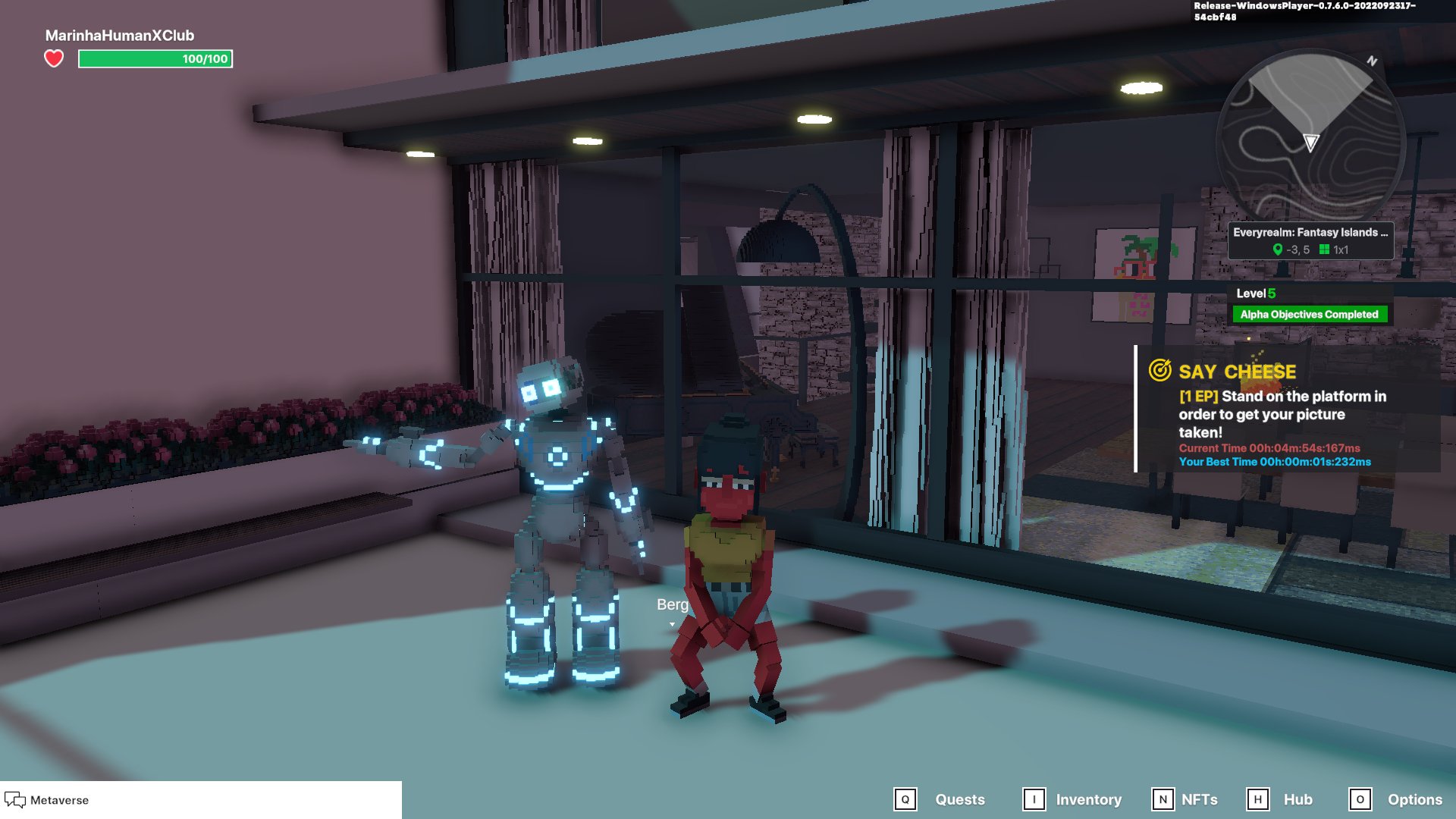The width and height of the screenshot is (1456, 819).
Task: Click the Q keybind box for Quests
Action: coord(905,799)
